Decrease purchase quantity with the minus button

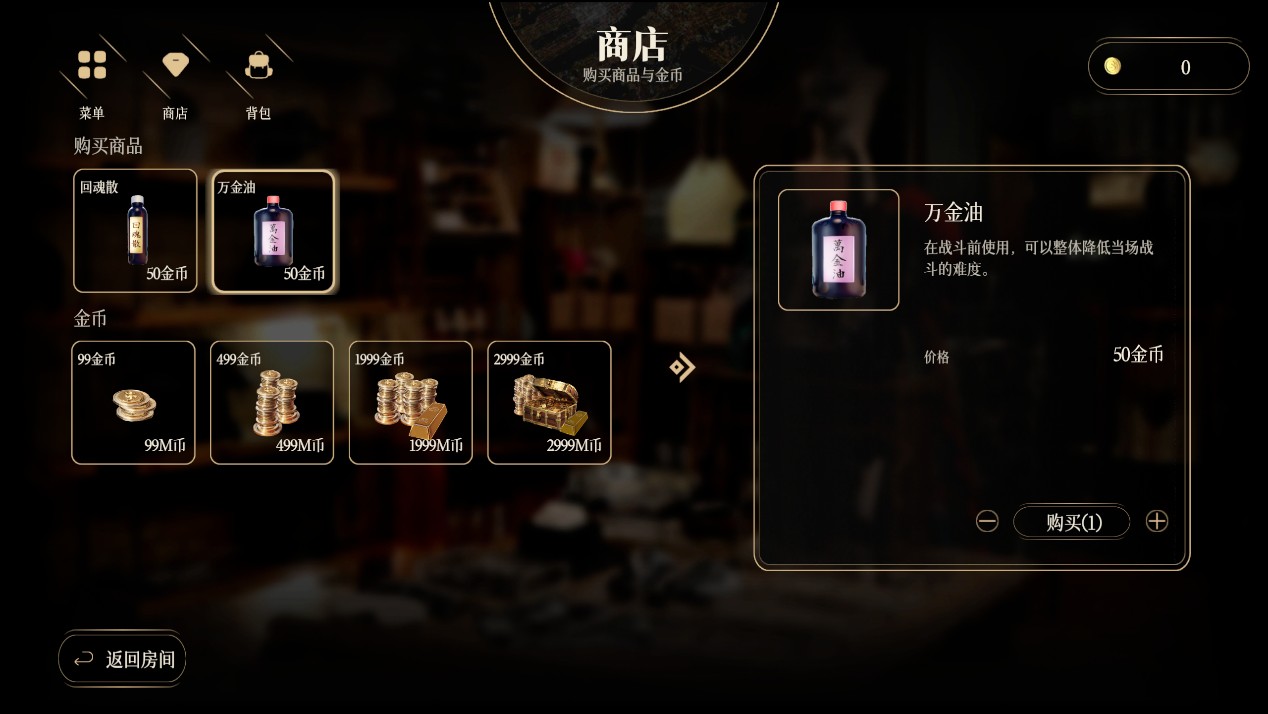[987, 521]
